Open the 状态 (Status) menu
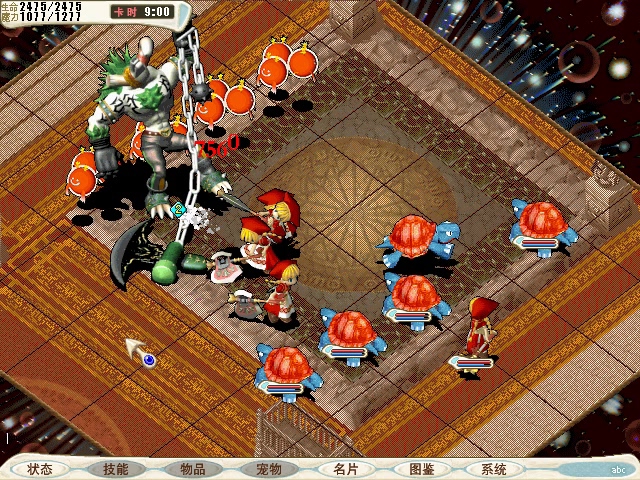Viewport: 640px width, 480px height. click(x=40, y=469)
